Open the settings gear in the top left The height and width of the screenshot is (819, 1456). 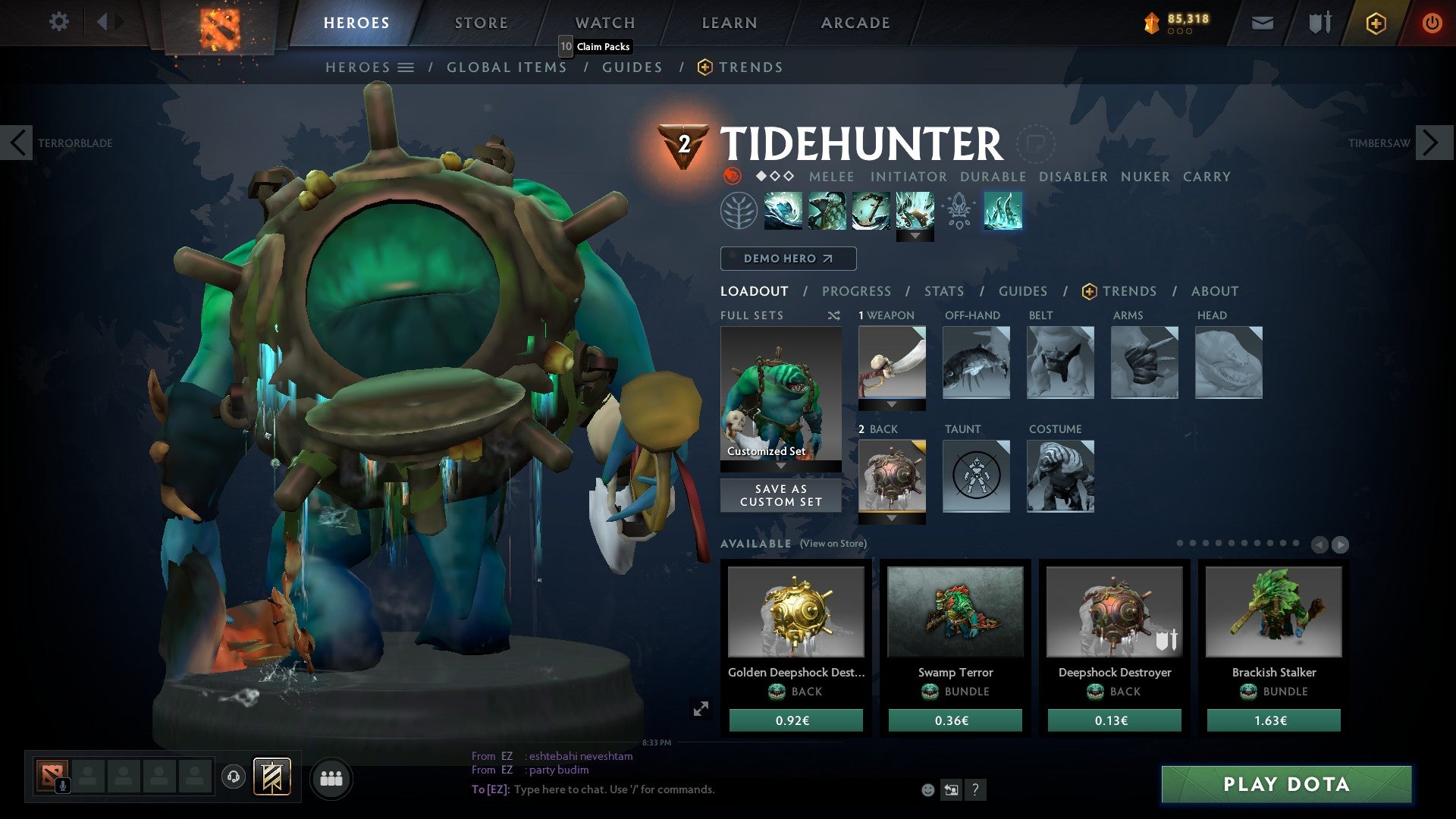pyautogui.click(x=58, y=22)
